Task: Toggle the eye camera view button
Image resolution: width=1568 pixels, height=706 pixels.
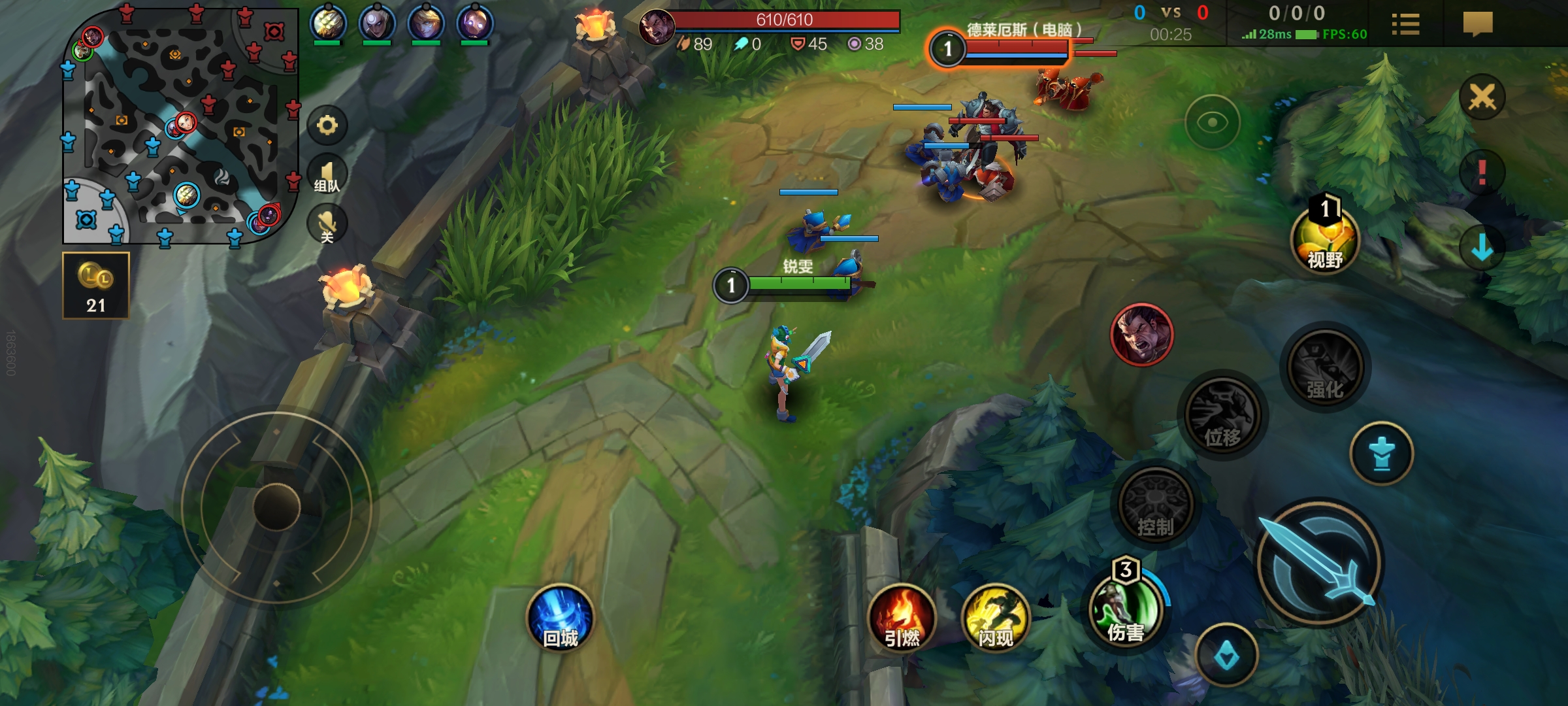Action: pos(1213,122)
